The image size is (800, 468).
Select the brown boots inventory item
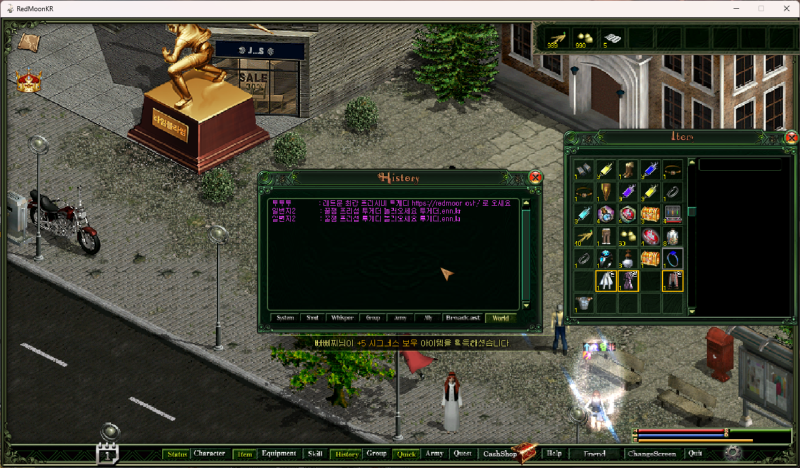click(x=629, y=169)
